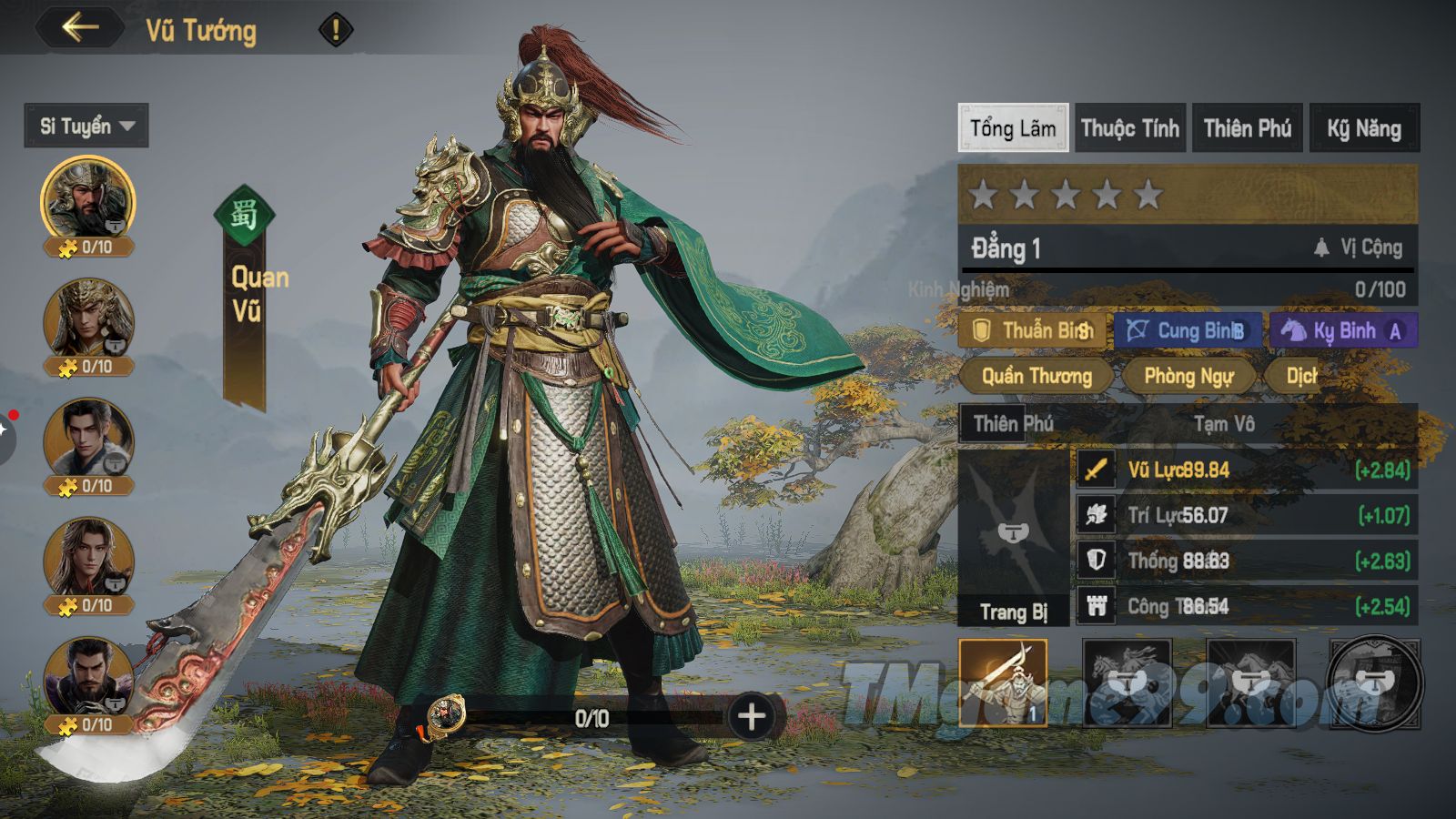Image resolution: width=1456 pixels, height=819 pixels.
Task: Open the exclamation mark info icon
Action: (x=335, y=30)
